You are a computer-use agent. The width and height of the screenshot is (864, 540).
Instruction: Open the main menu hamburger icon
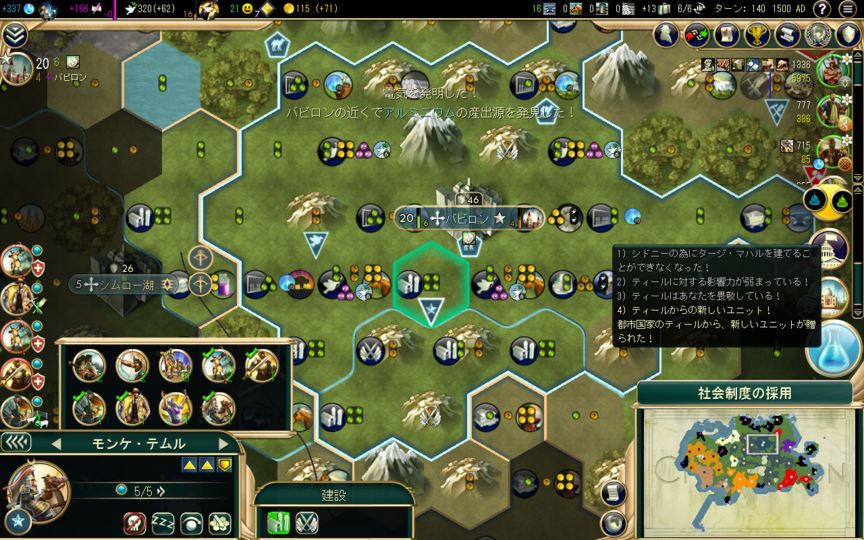(x=848, y=9)
